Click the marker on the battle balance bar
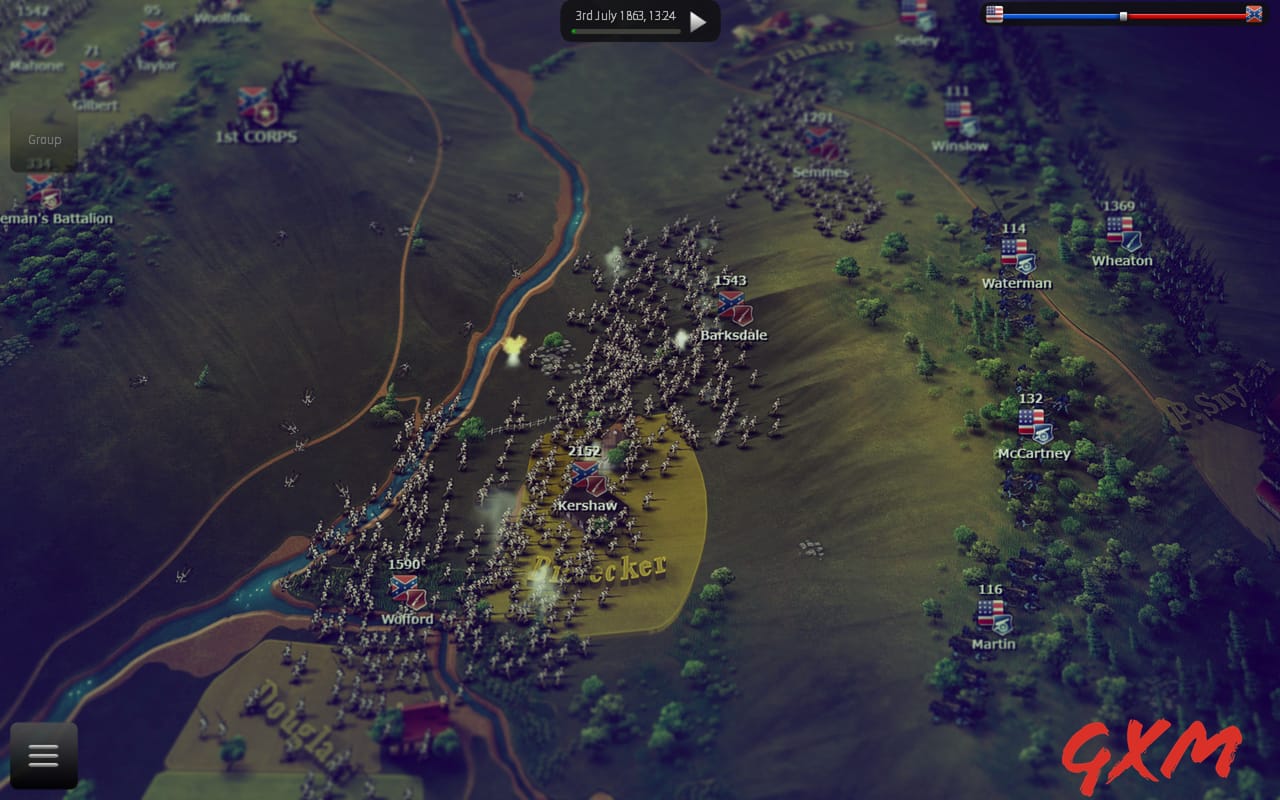Screen dimensions: 1280x800 coord(1126,14)
